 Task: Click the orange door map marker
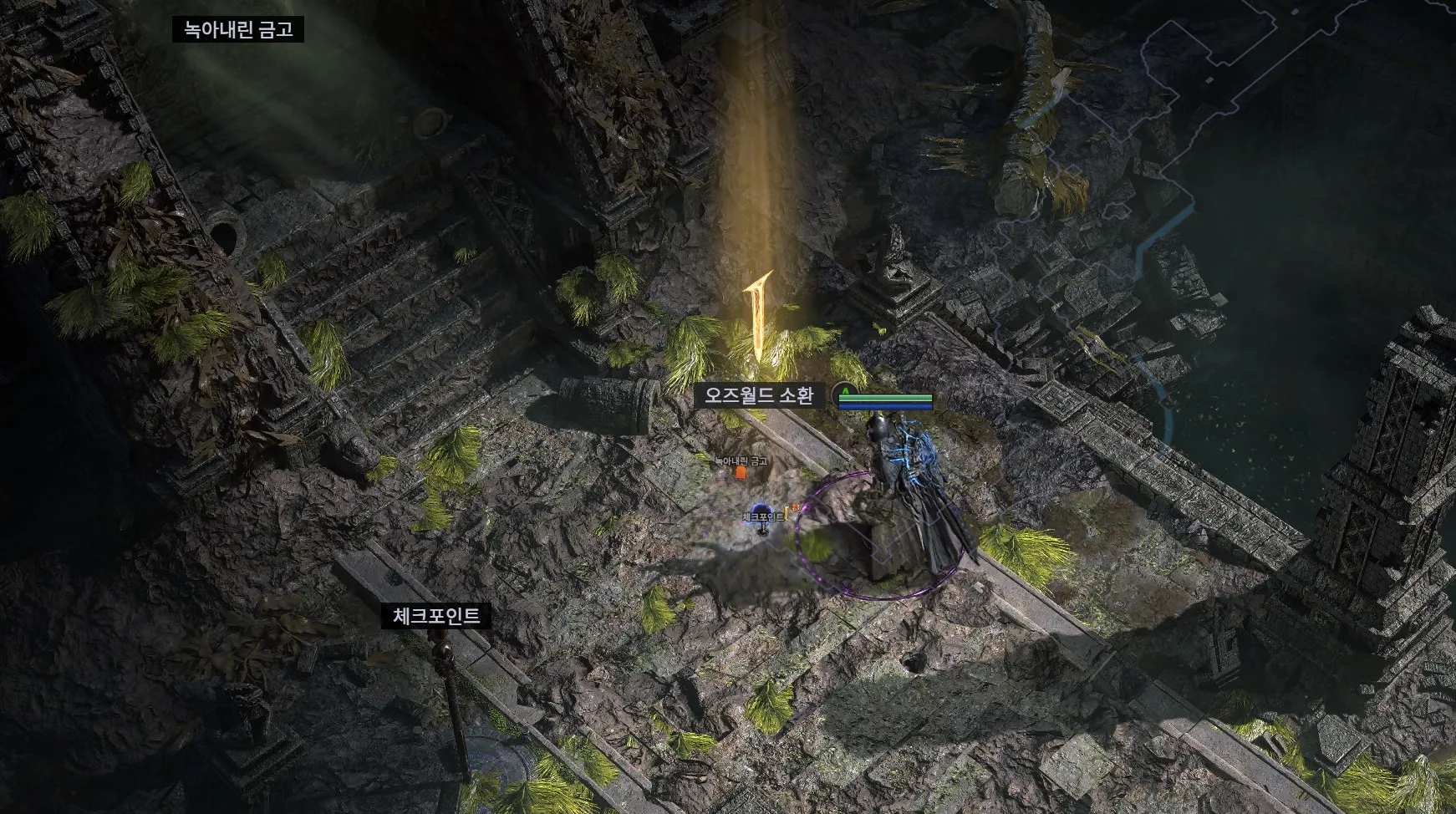pyautogui.click(x=740, y=473)
